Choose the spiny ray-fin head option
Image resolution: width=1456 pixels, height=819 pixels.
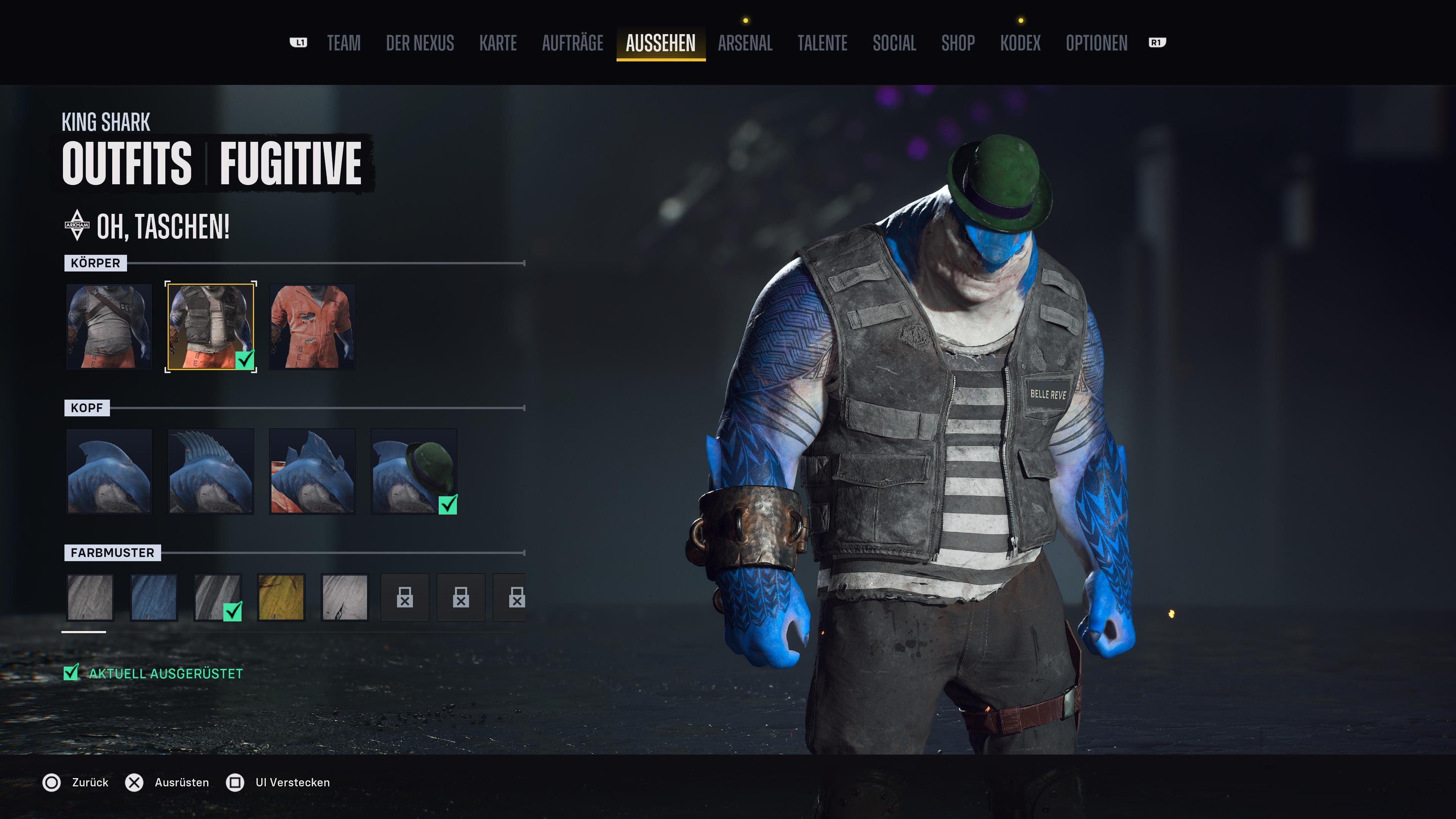point(210,471)
